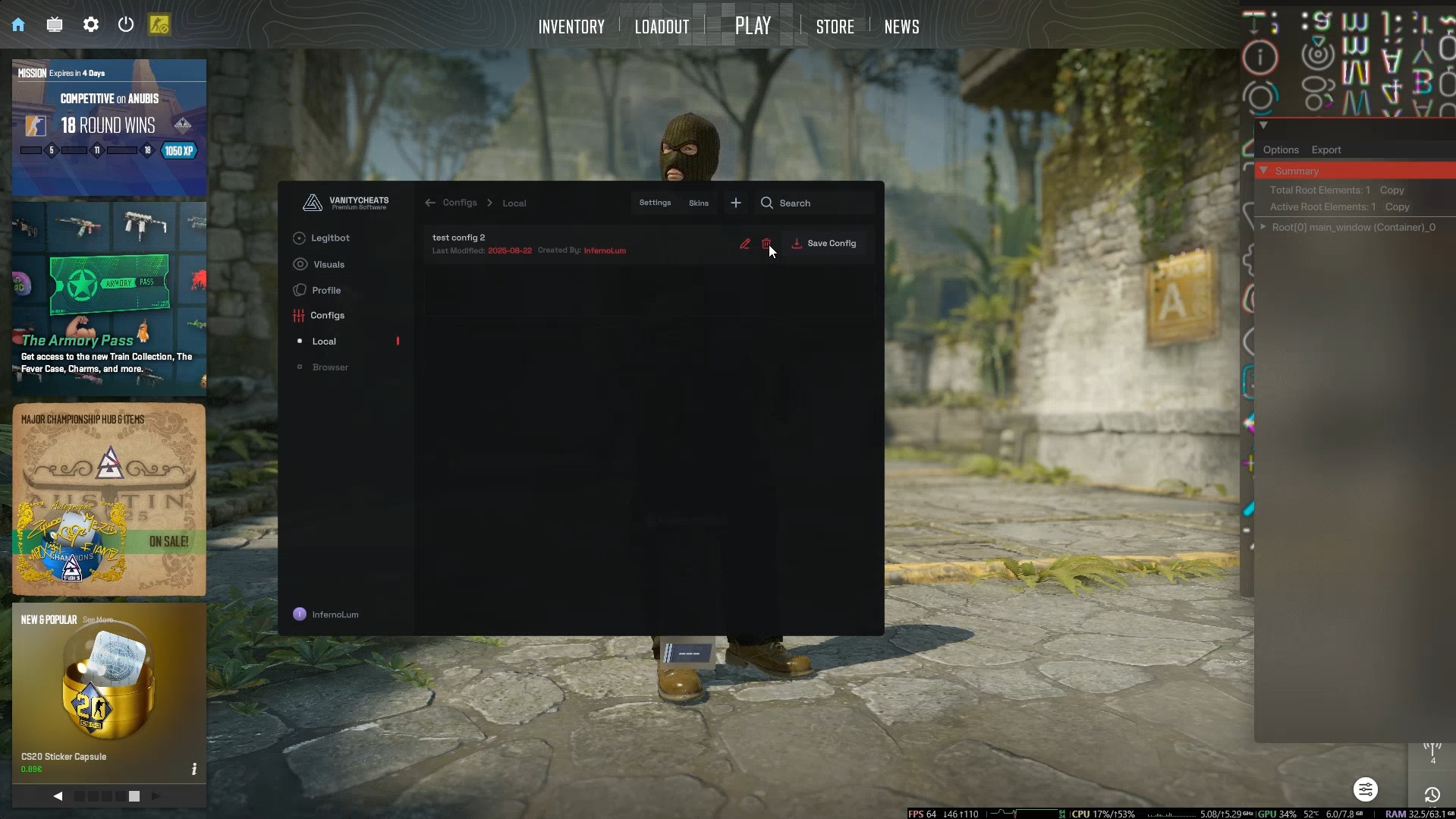Open the STORE page
This screenshot has height=819, width=1456.
pyautogui.click(x=835, y=27)
